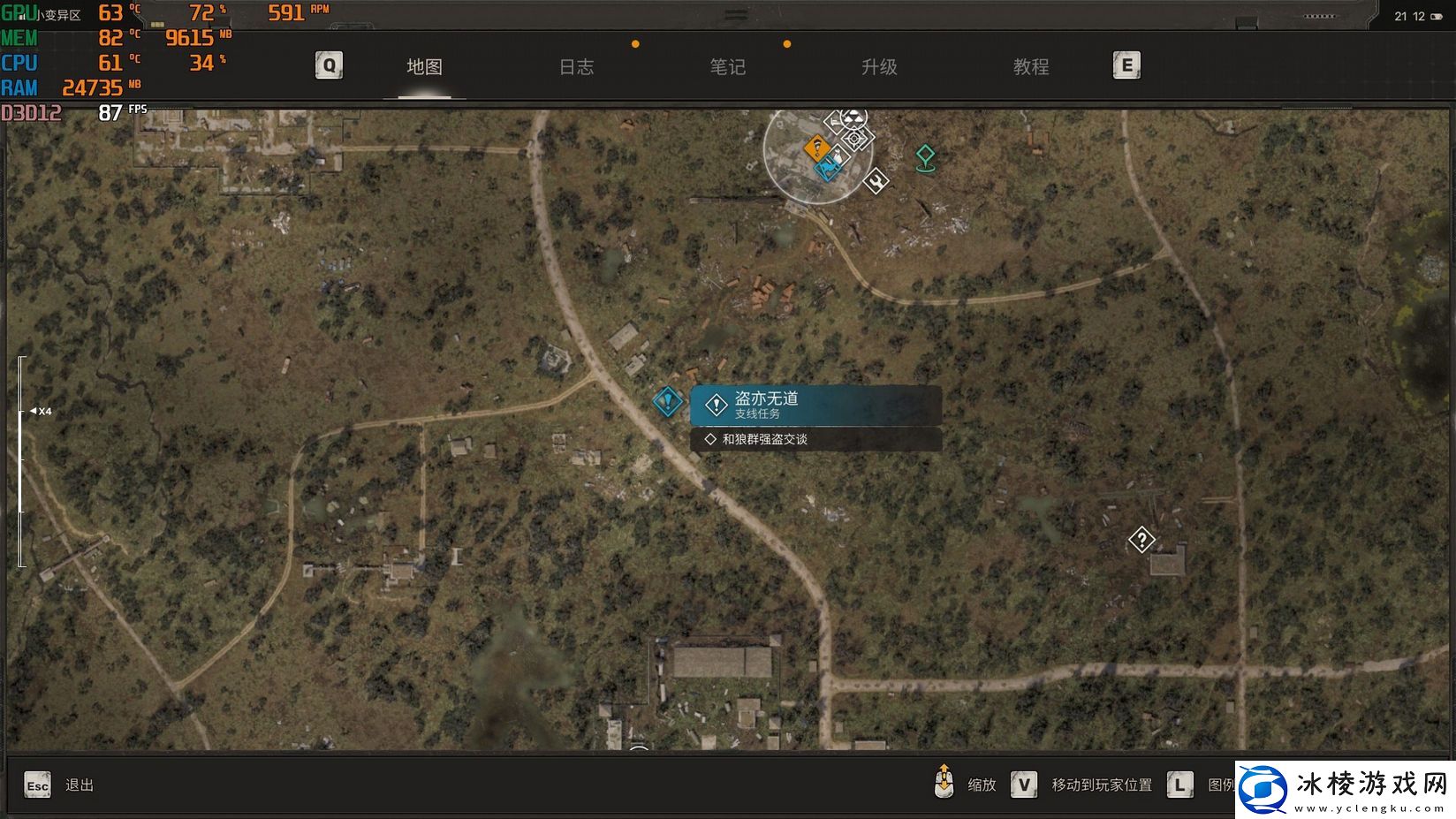The image size is (1456, 819).
Task: Adjust the map zoom level scale
Action: click(x=22, y=459)
